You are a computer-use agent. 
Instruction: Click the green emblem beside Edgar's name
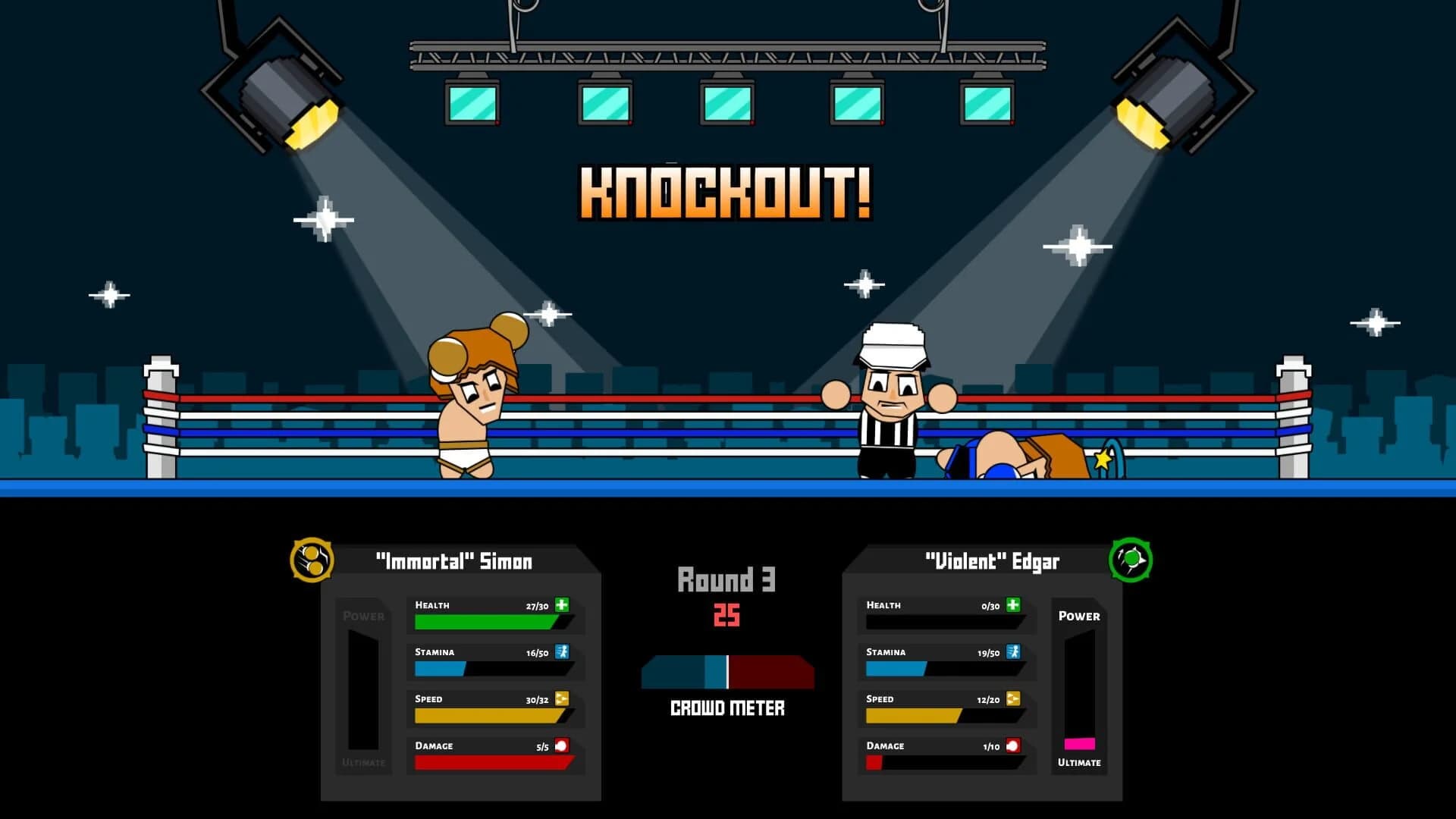1132,561
